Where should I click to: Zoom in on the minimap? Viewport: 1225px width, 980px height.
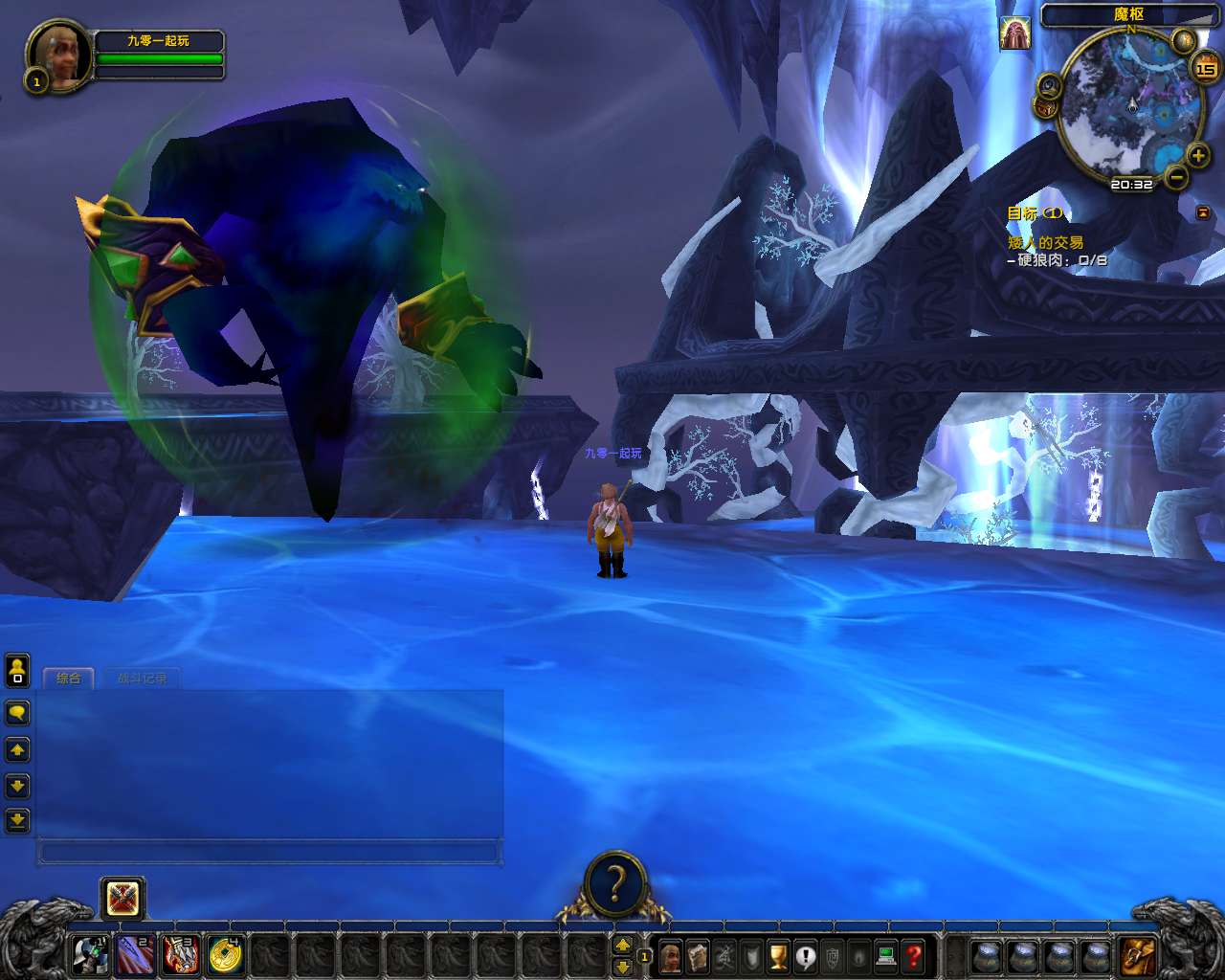coord(1197,155)
